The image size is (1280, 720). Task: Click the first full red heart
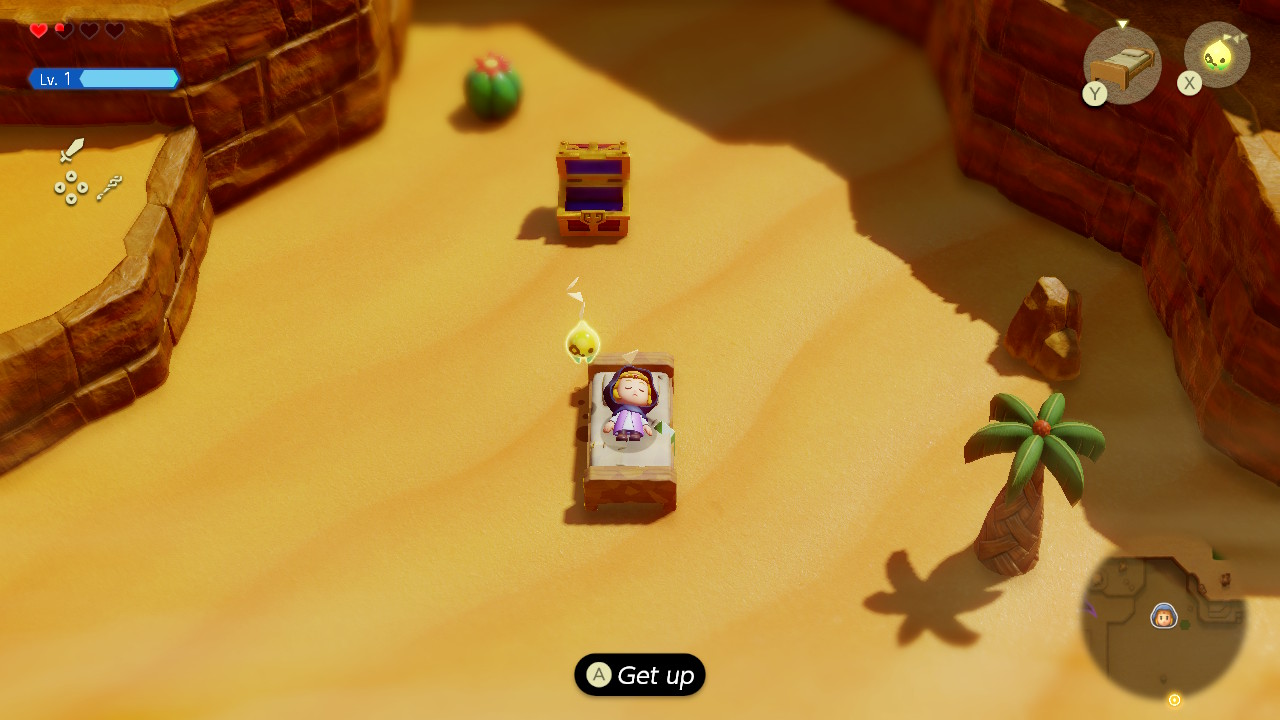point(38,30)
